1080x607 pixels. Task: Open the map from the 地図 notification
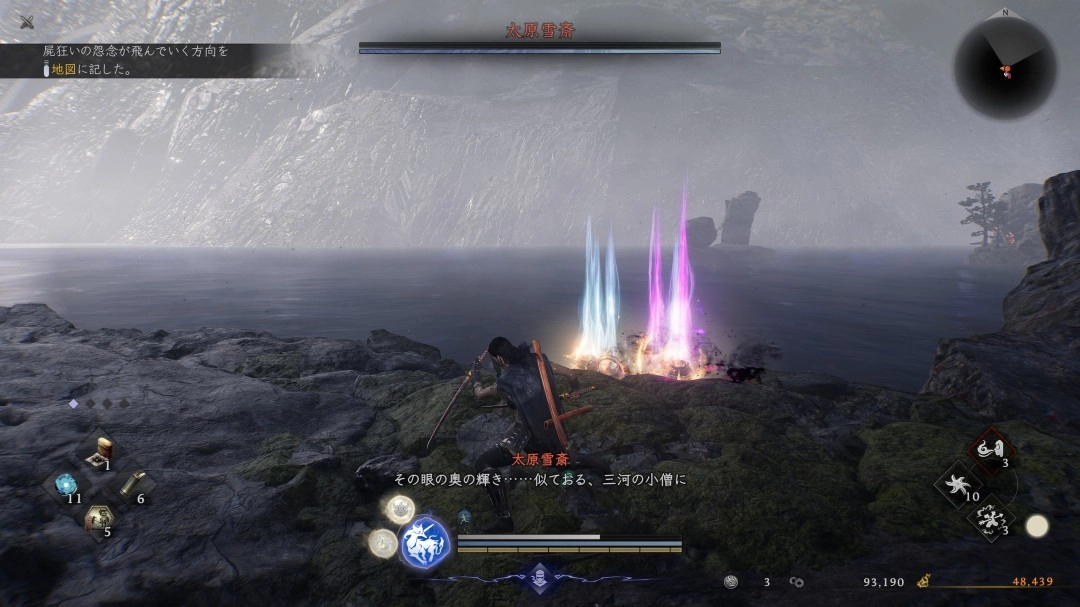65,70
